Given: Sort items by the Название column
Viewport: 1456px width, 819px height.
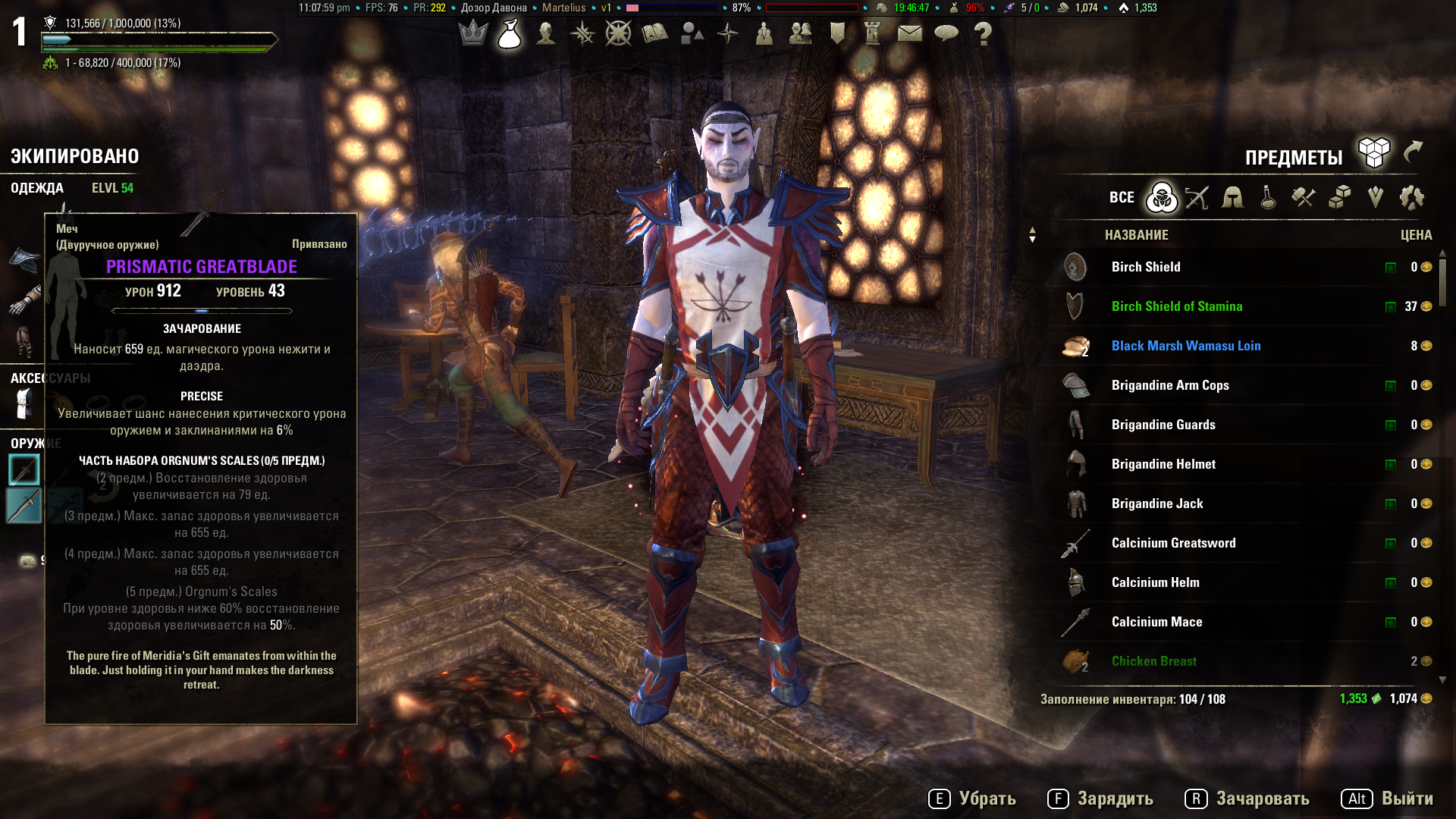Looking at the screenshot, I should [x=1136, y=235].
